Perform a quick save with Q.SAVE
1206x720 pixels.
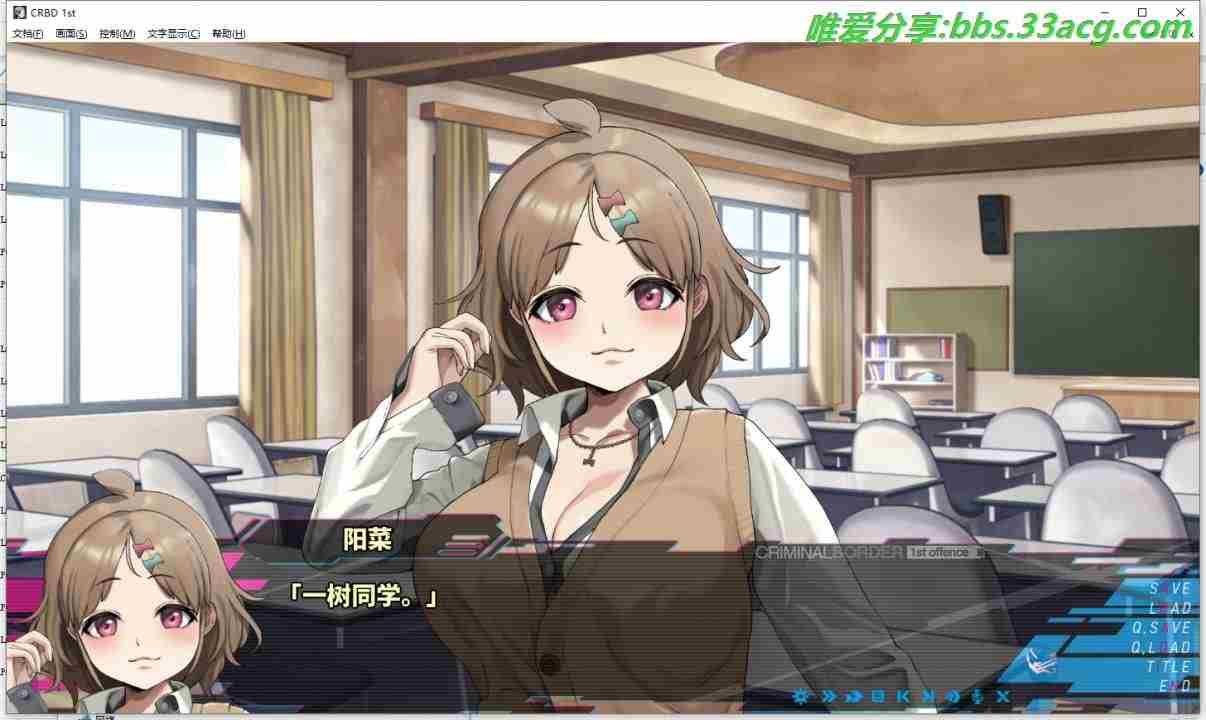click(x=1161, y=628)
